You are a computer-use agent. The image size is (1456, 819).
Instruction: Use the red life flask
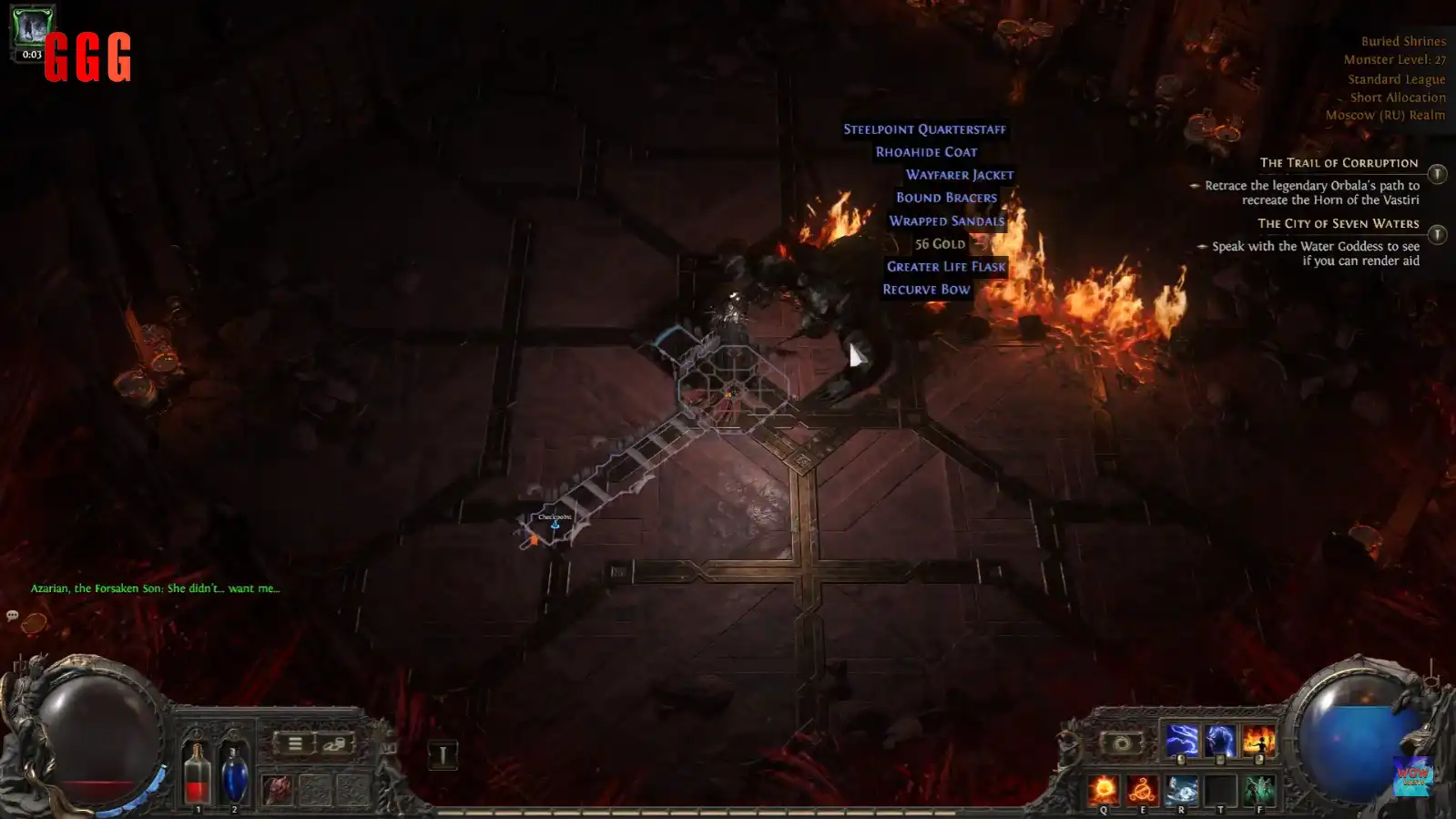tap(198, 774)
